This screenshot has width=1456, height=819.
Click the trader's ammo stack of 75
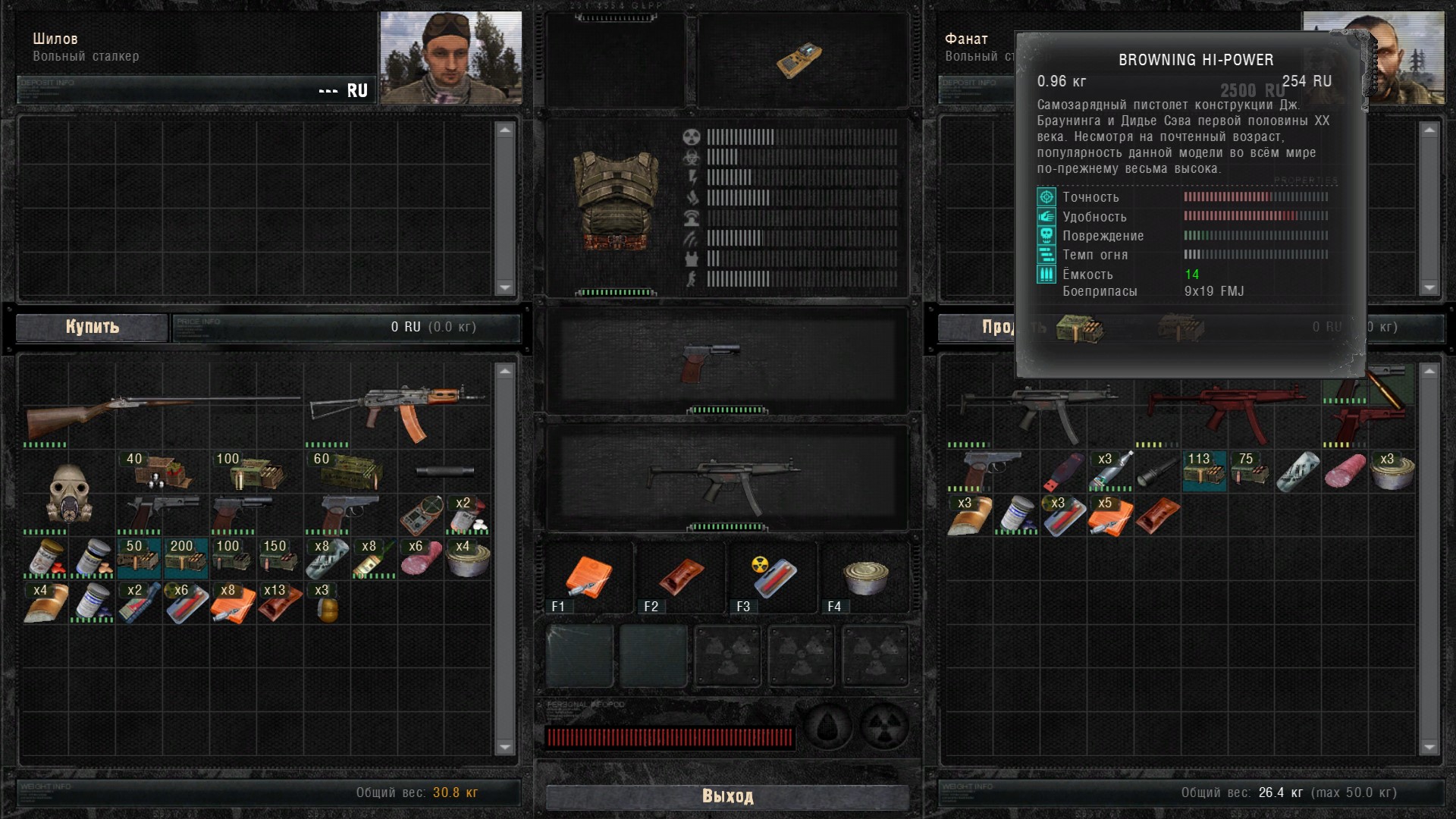(1250, 472)
